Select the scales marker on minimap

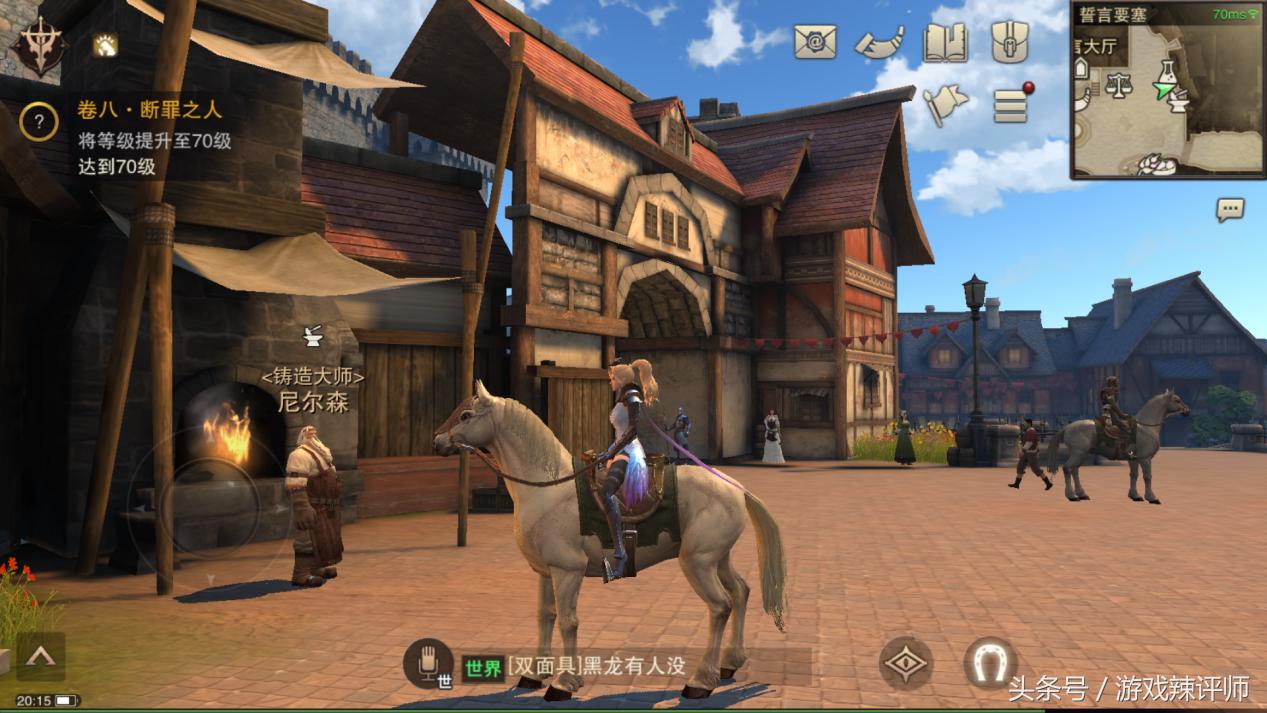[1118, 86]
